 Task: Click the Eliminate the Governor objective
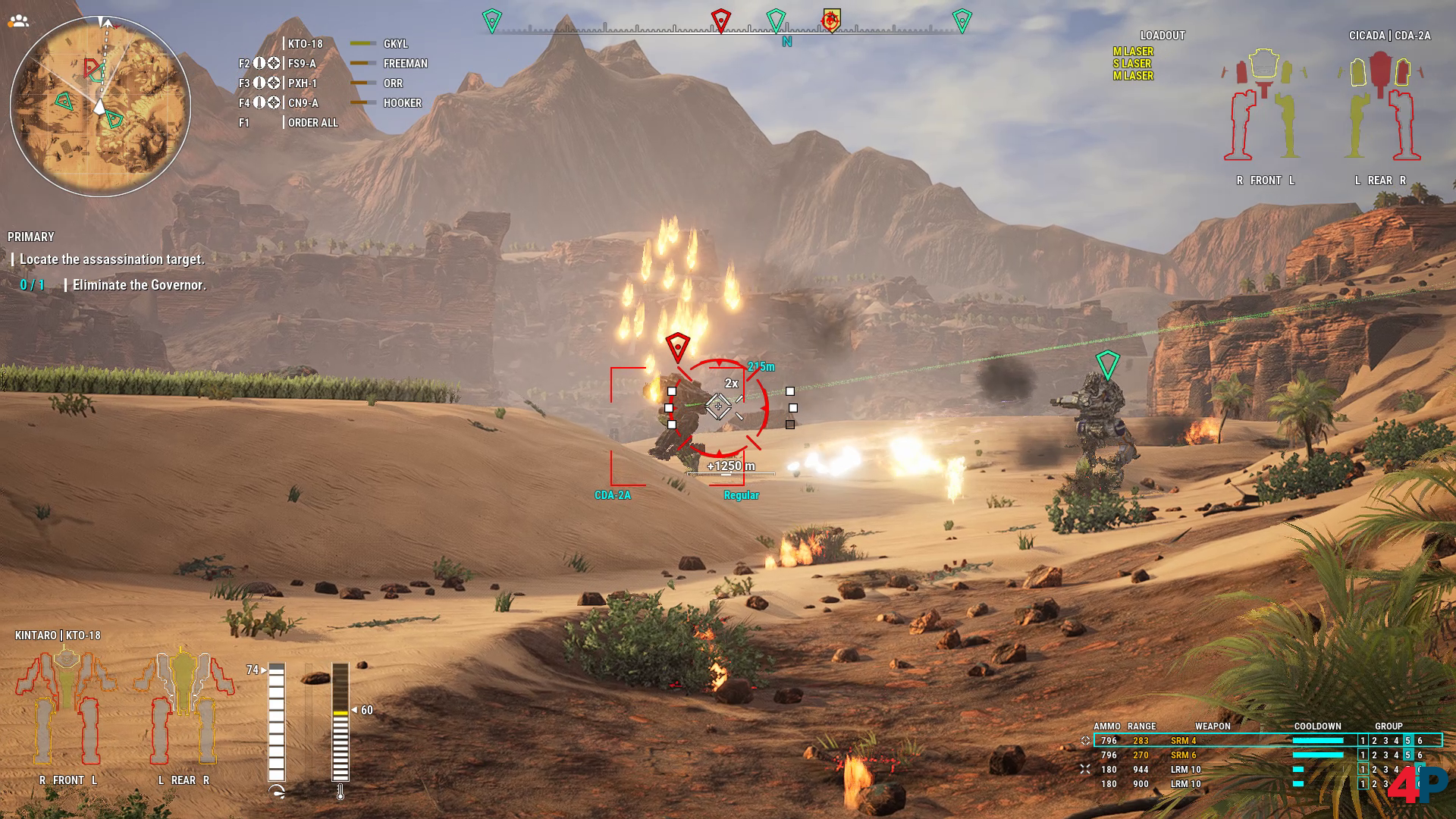pos(139,285)
